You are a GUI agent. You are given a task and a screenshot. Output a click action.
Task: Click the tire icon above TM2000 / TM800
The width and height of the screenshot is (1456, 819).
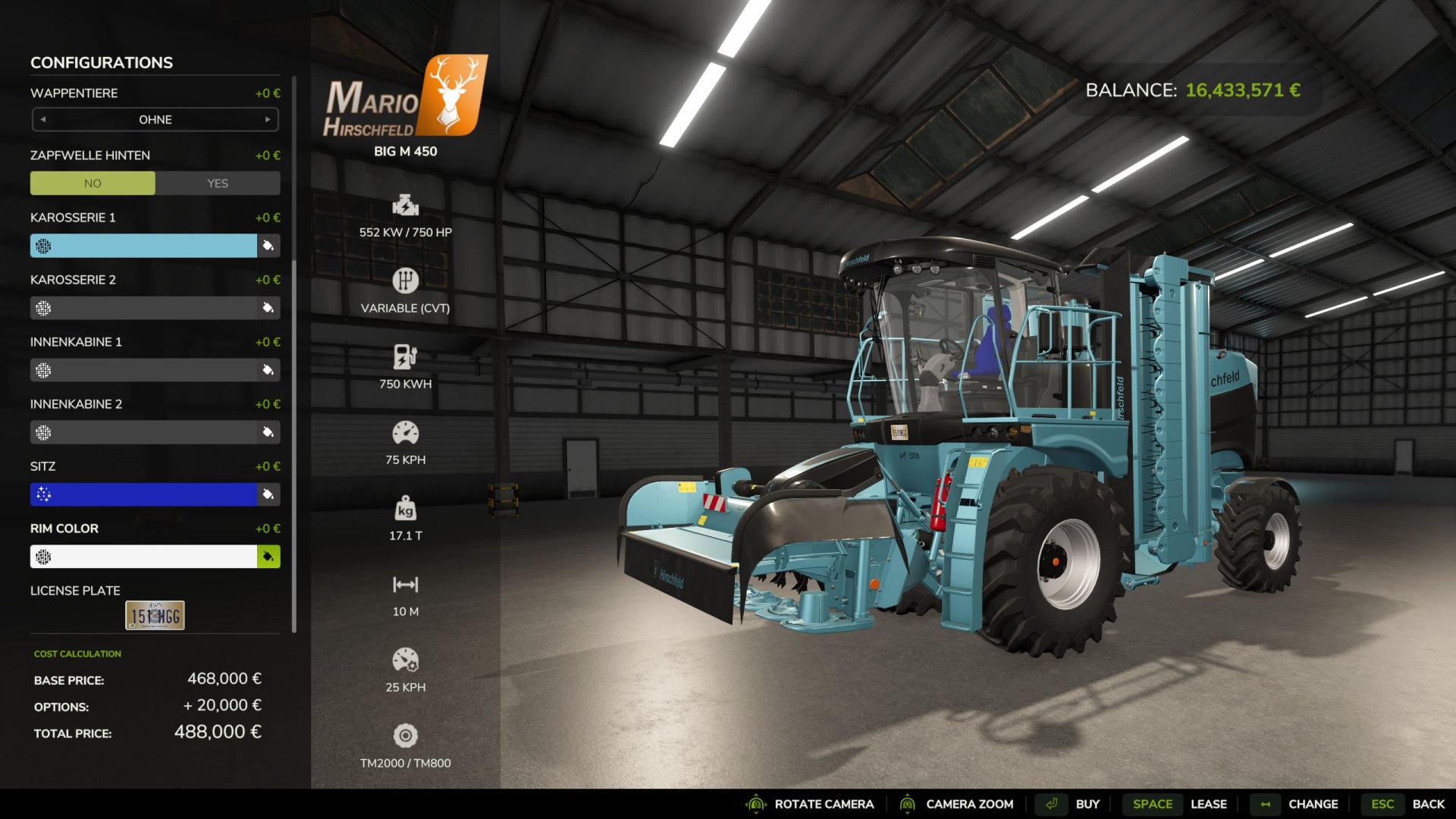tap(406, 736)
